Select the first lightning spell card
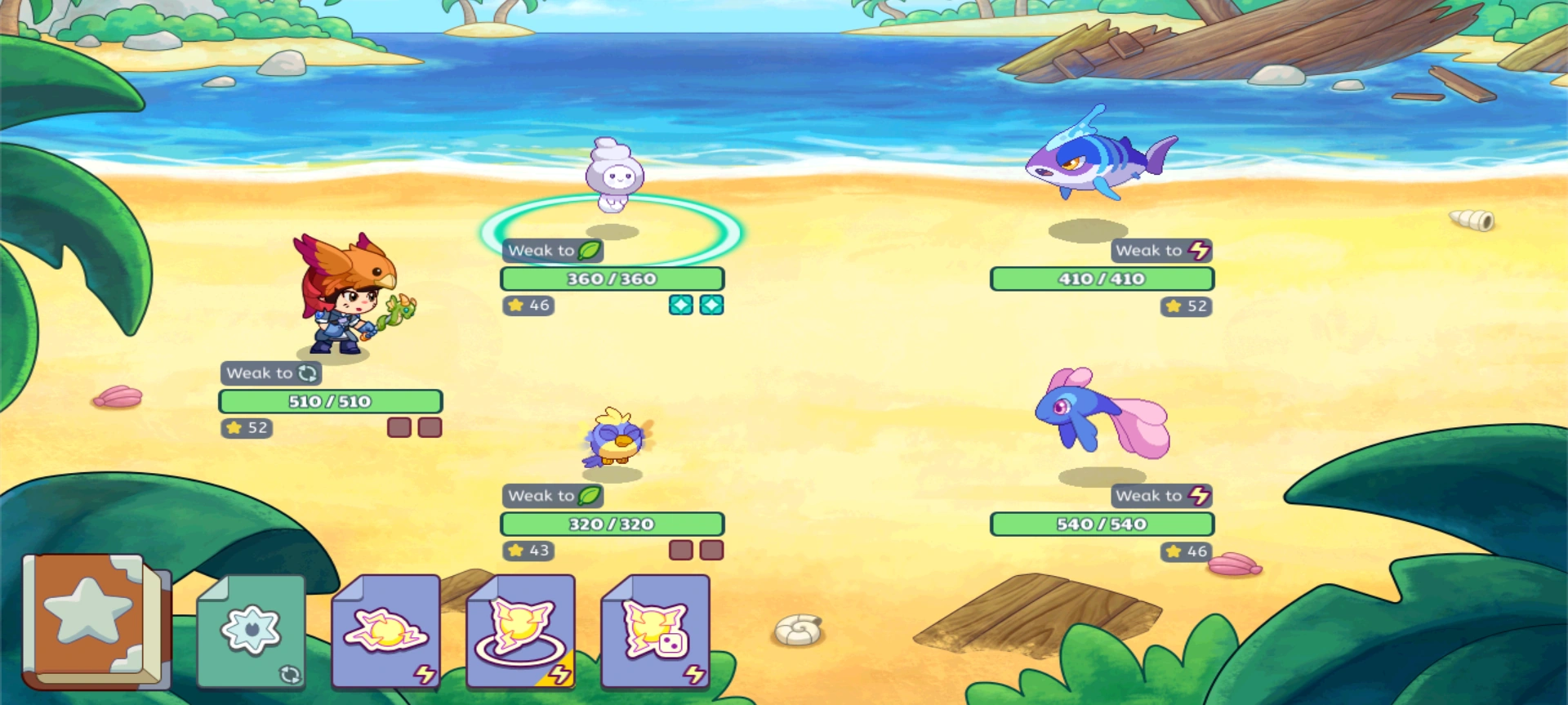The image size is (1568, 705). 384,633
